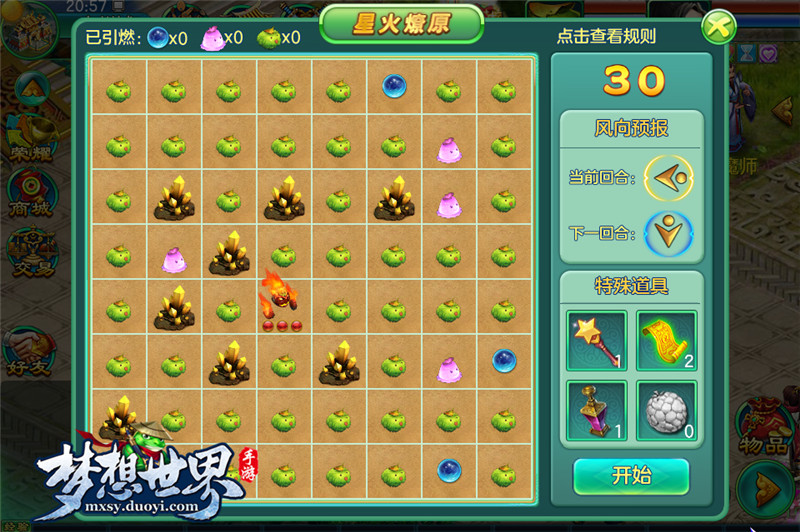Open 点击查看规则 rules link
This screenshot has width=800, height=532.
point(606,37)
